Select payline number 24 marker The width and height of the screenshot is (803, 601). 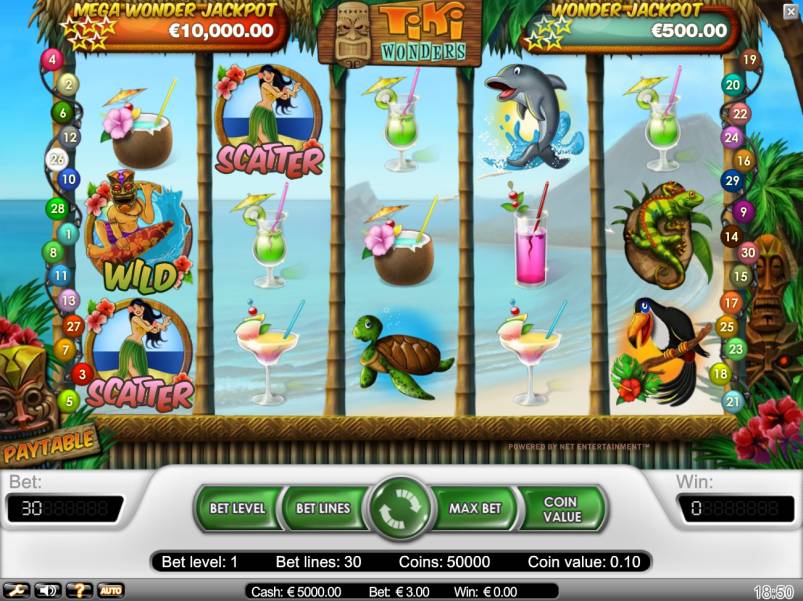point(733,137)
